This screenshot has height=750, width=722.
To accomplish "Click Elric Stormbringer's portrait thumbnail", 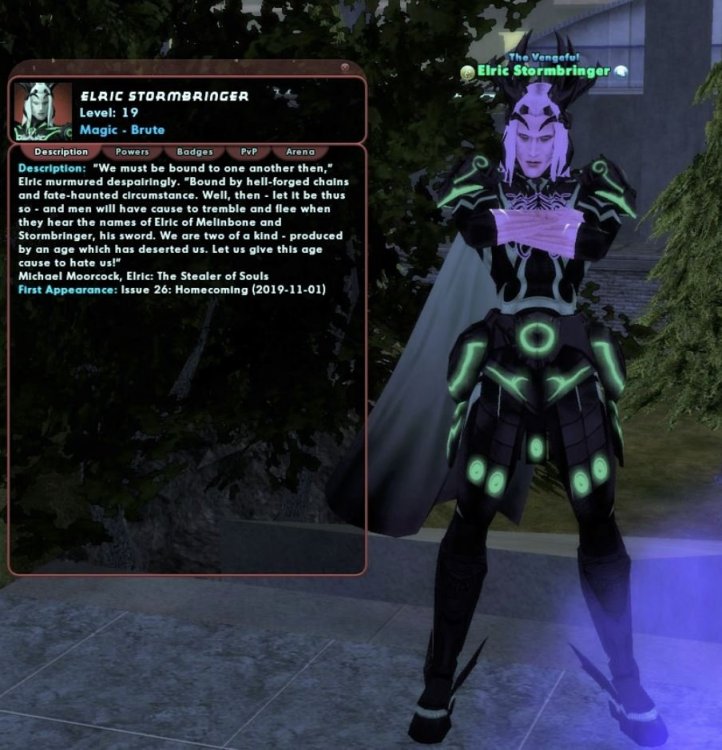I will (x=42, y=111).
